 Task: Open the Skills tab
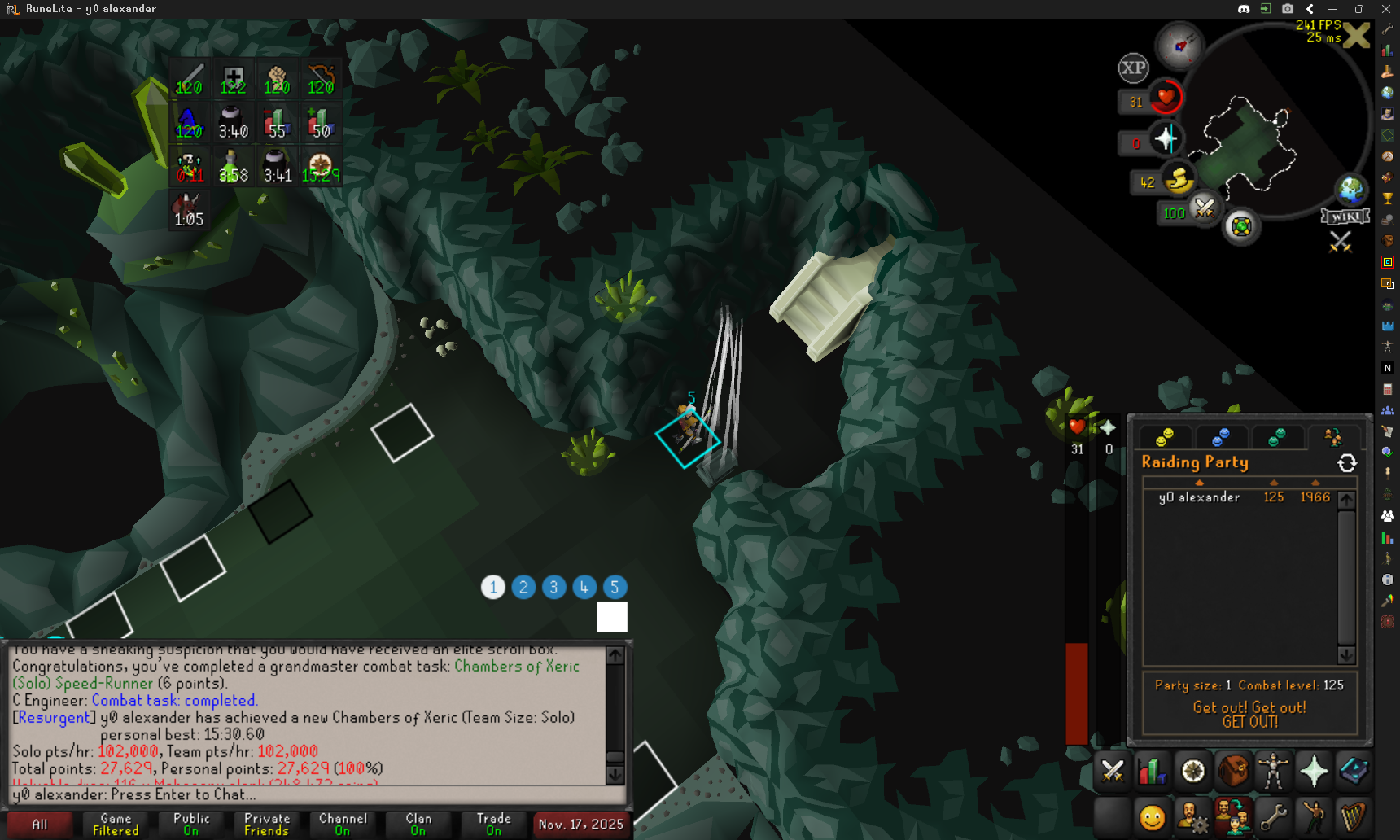click(x=1152, y=771)
